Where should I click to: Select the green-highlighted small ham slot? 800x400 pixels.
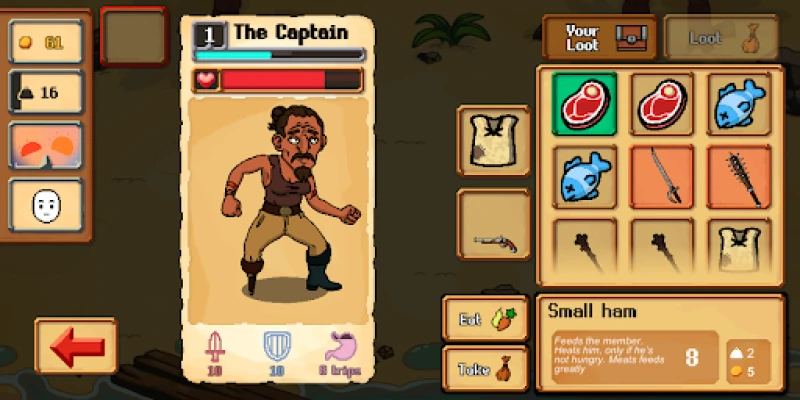click(585, 102)
